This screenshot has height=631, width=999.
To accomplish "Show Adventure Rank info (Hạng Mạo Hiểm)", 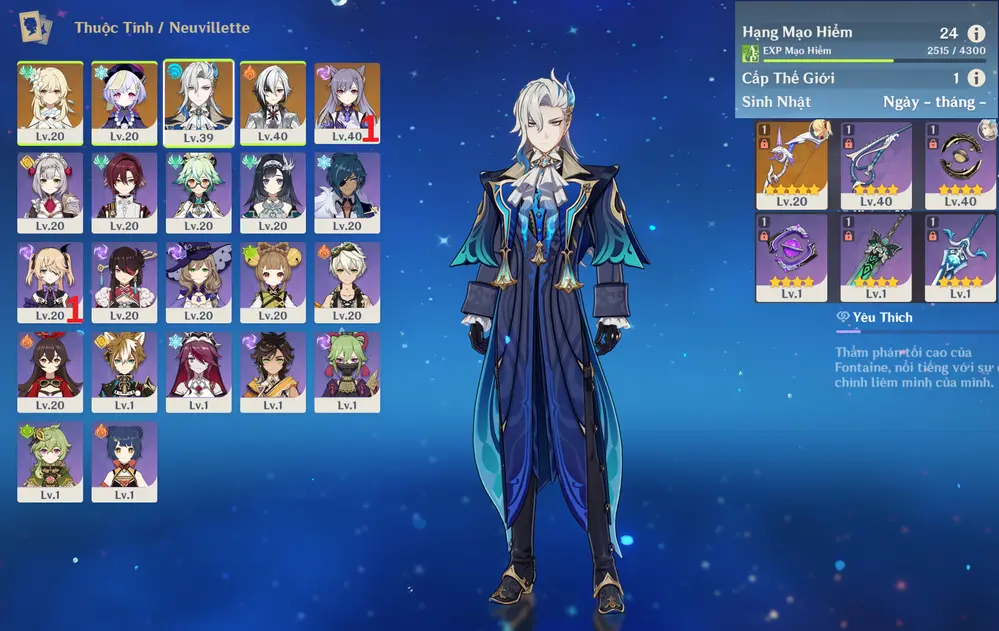I will 976,34.
